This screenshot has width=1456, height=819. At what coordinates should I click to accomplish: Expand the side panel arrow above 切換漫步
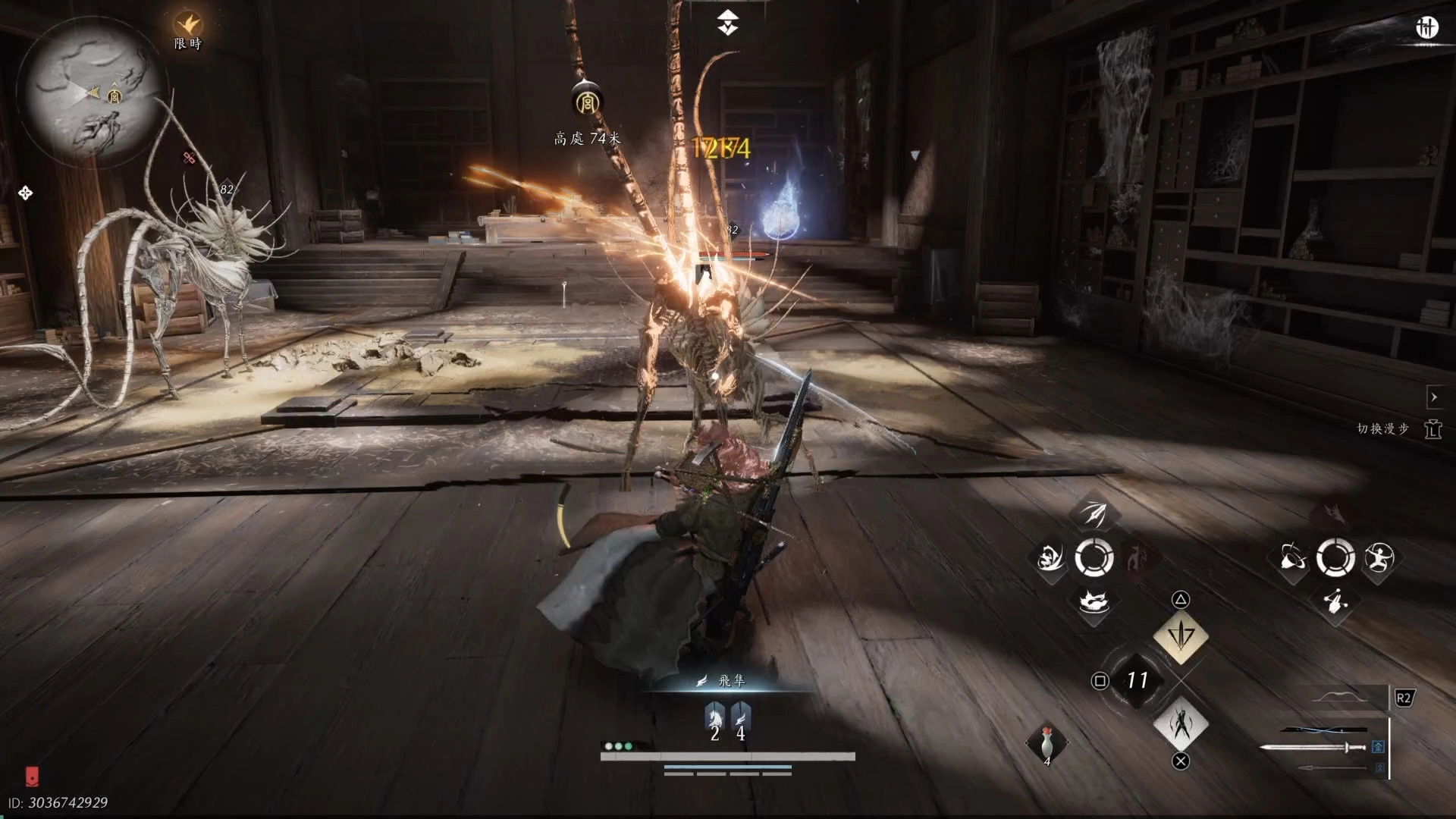point(1433,397)
